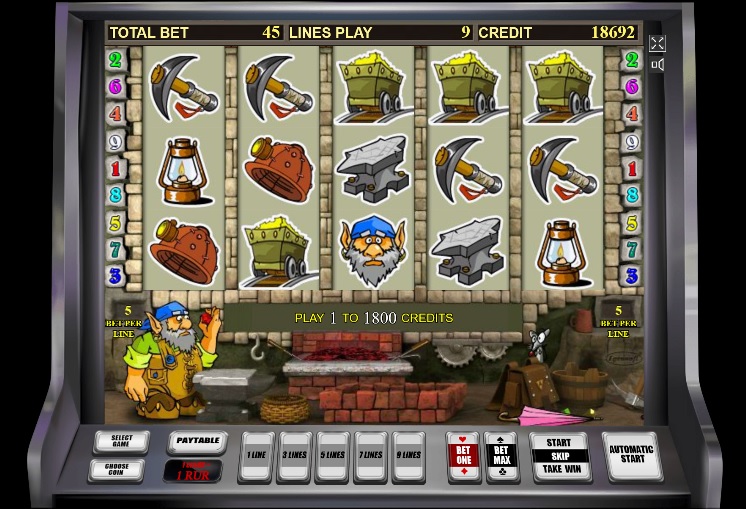Screen dimensions: 746x509
Task: Open the Select Game menu
Action: tap(121, 441)
